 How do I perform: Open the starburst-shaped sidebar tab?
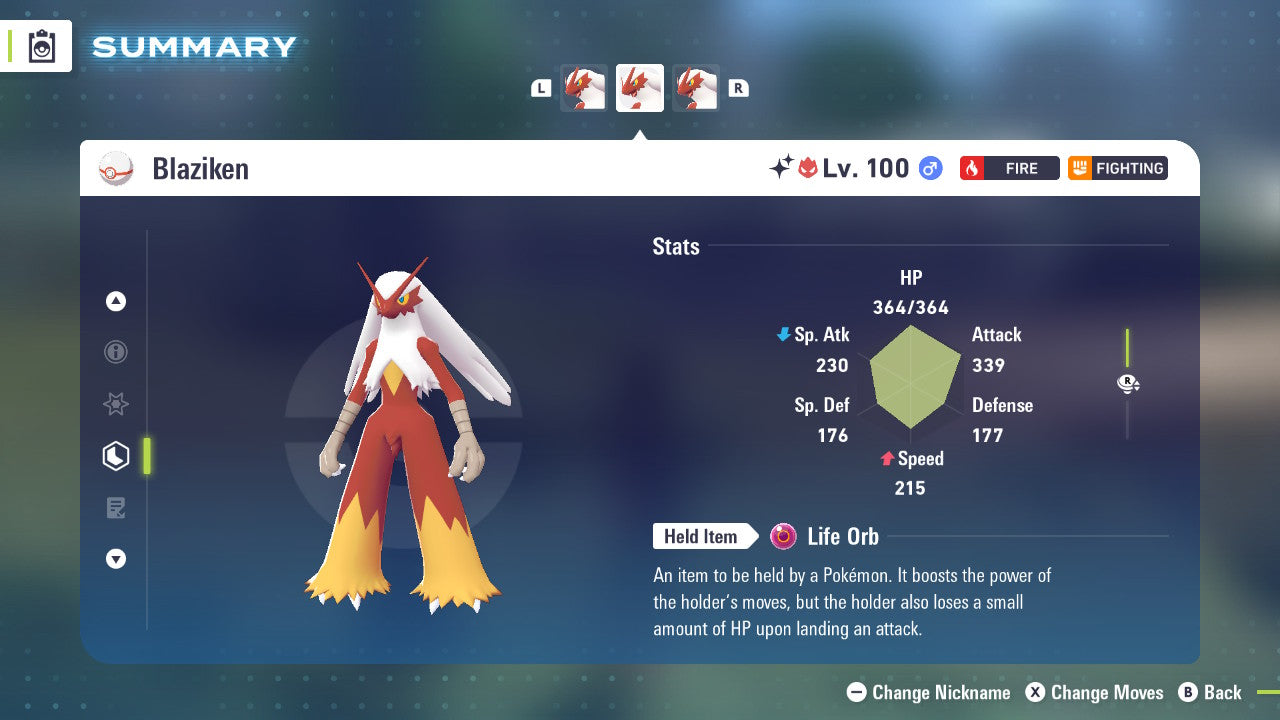116,404
